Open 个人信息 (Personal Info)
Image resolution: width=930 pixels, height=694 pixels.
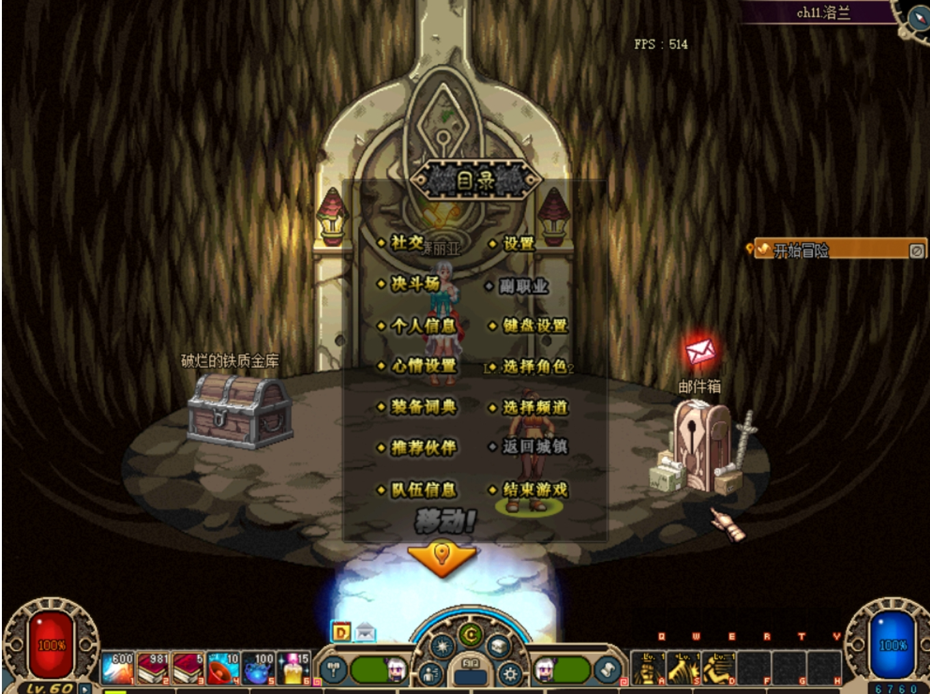tap(422, 326)
